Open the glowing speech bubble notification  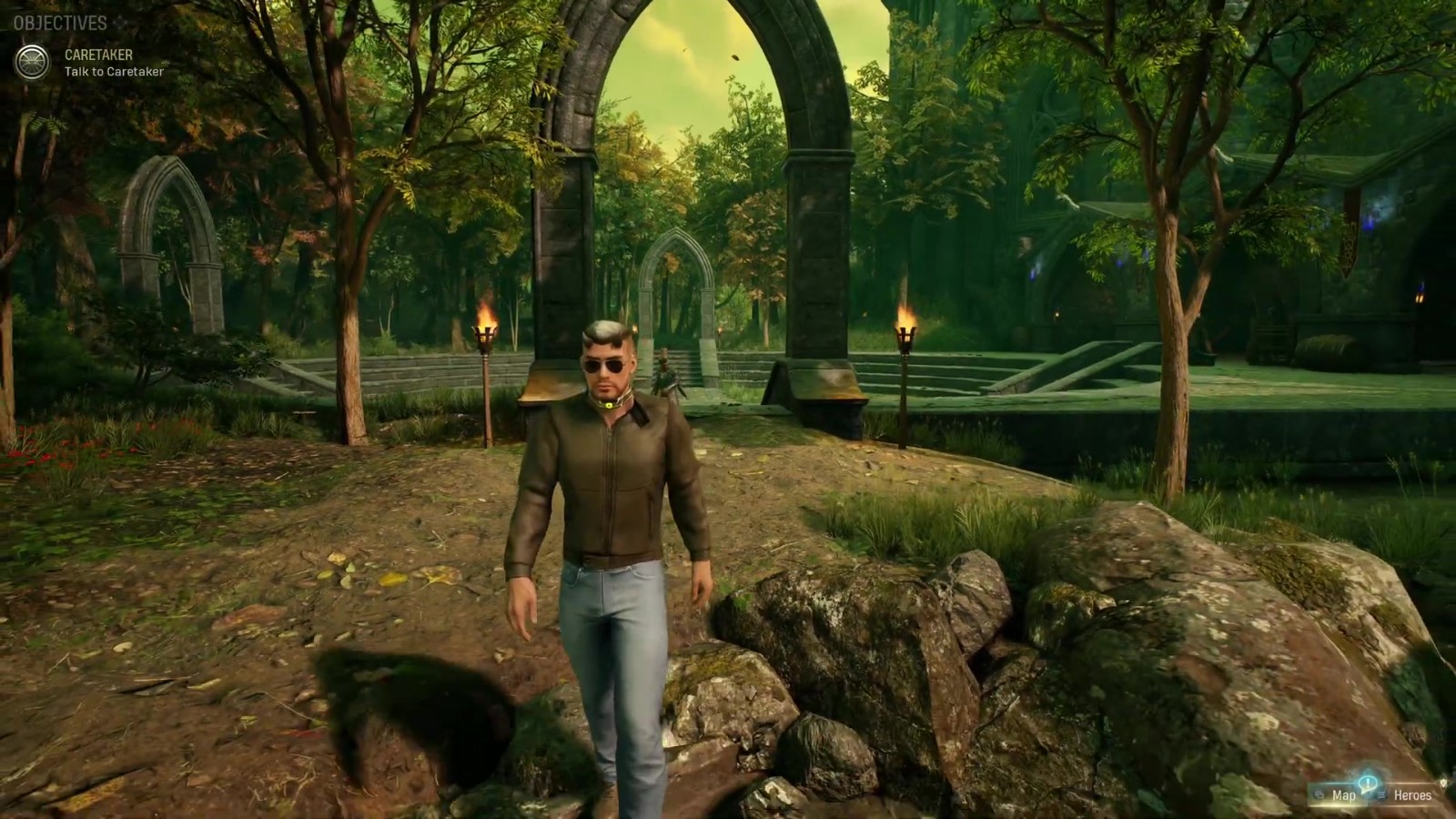click(1368, 783)
